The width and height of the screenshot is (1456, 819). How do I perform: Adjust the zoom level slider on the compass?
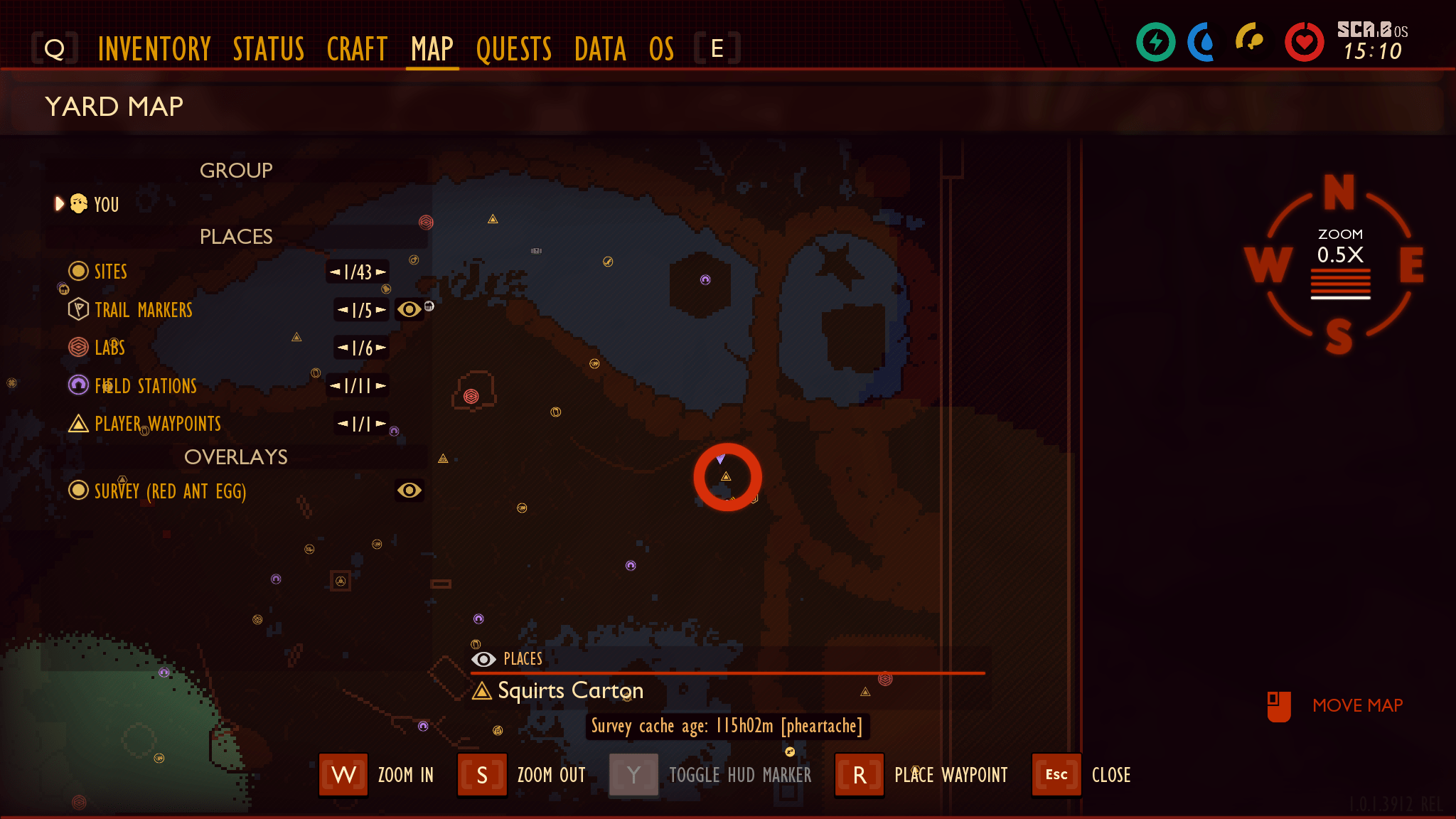tap(1340, 283)
